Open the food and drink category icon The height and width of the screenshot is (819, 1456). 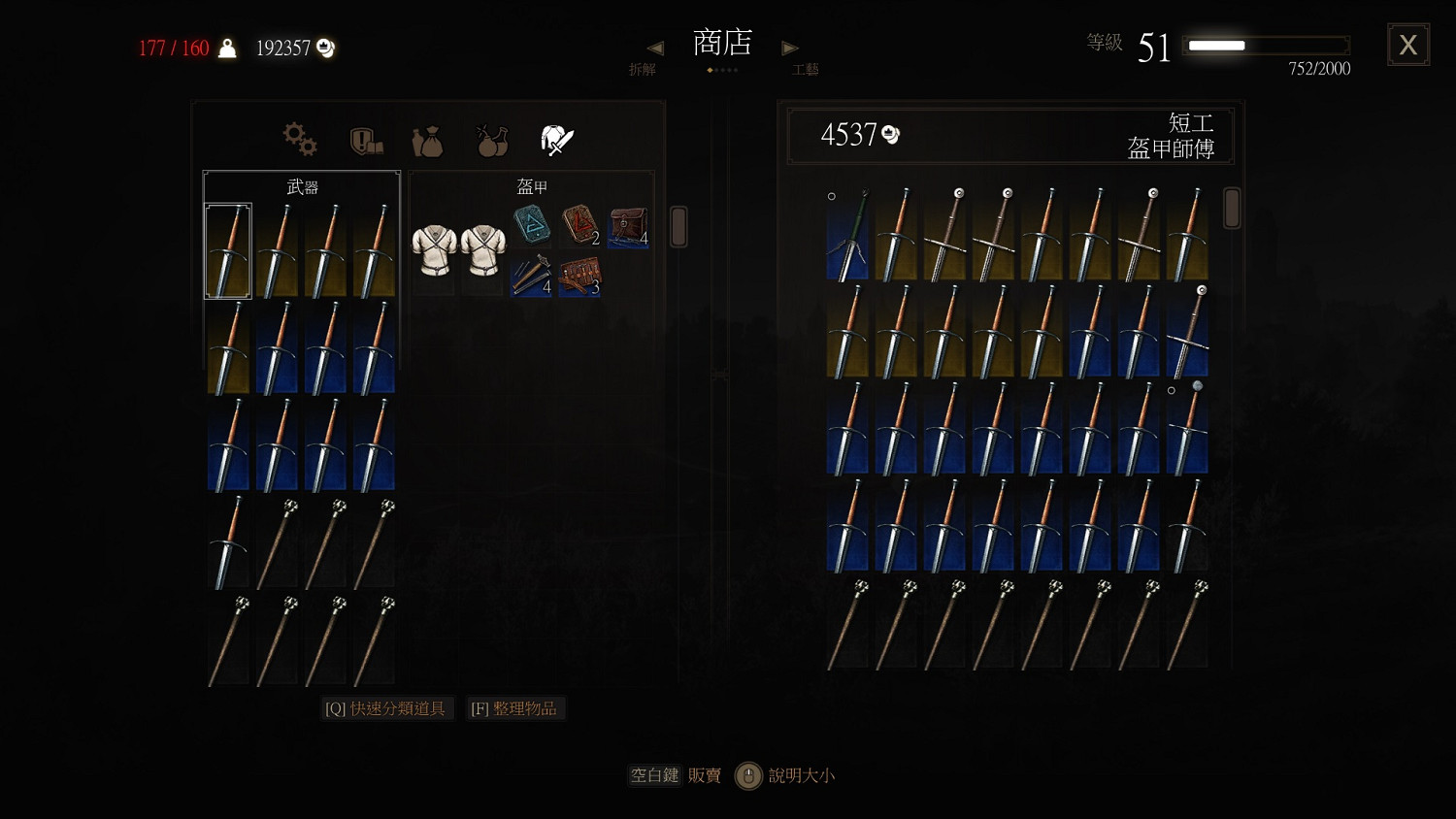pyautogui.click(x=427, y=139)
